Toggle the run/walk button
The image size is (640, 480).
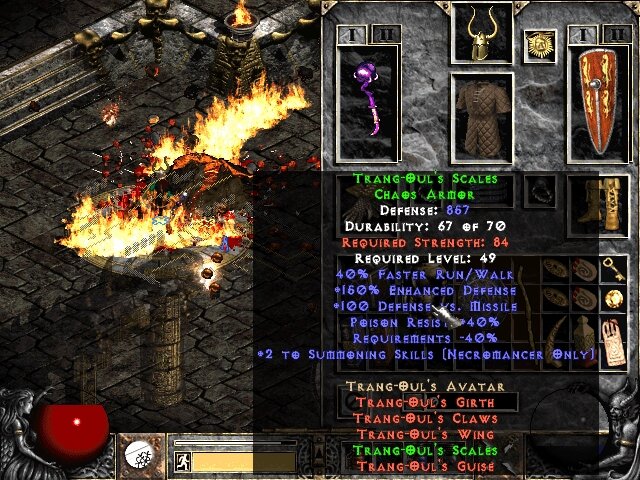(x=183, y=462)
